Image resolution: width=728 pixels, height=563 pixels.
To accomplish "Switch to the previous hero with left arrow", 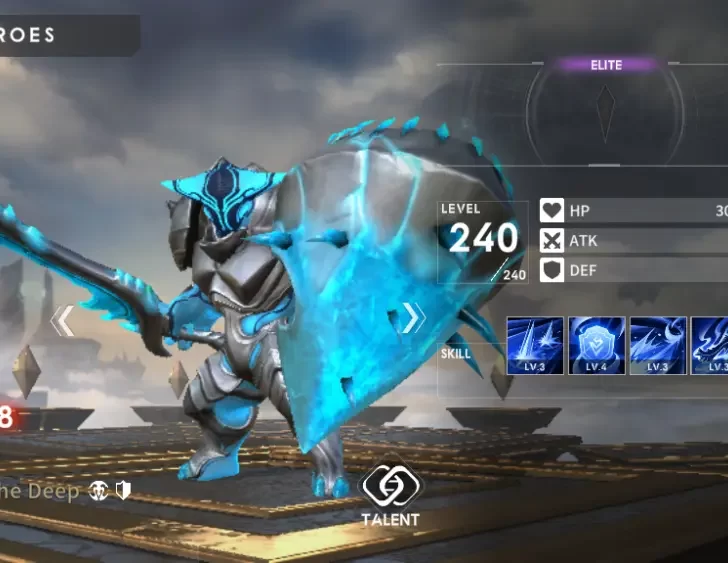I will (x=63, y=320).
